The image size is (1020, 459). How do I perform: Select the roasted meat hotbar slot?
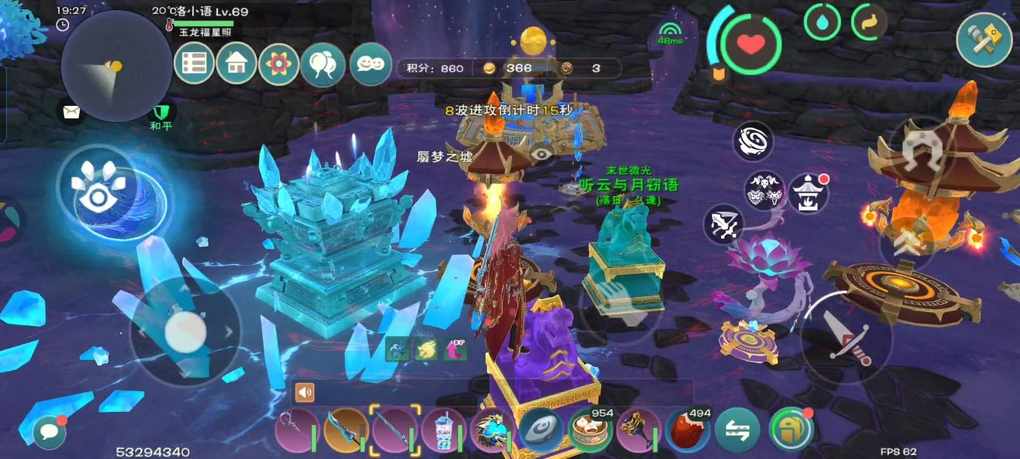click(x=688, y=429)
